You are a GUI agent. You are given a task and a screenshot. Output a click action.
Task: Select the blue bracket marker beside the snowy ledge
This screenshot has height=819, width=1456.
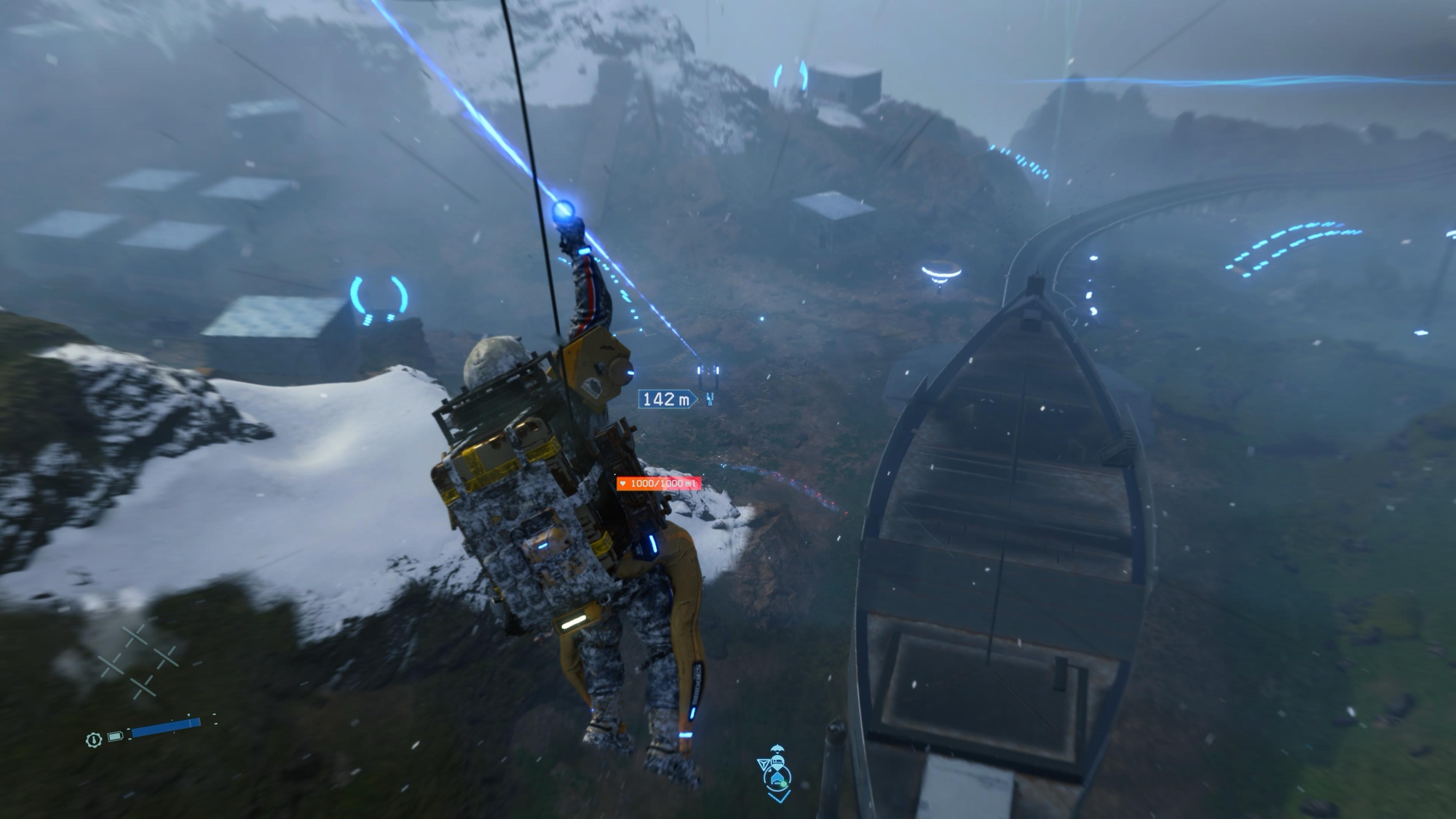pyautogui.click(x=379, y=298)
